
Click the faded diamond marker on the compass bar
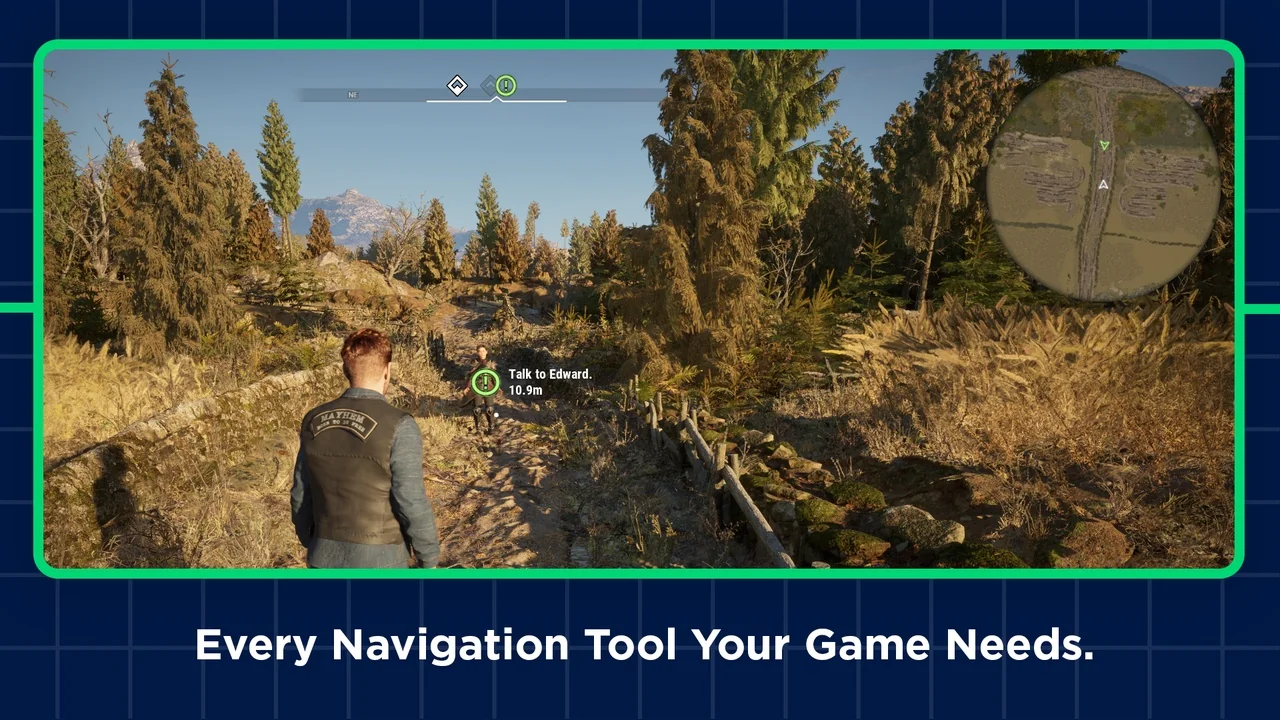(489, 85)
